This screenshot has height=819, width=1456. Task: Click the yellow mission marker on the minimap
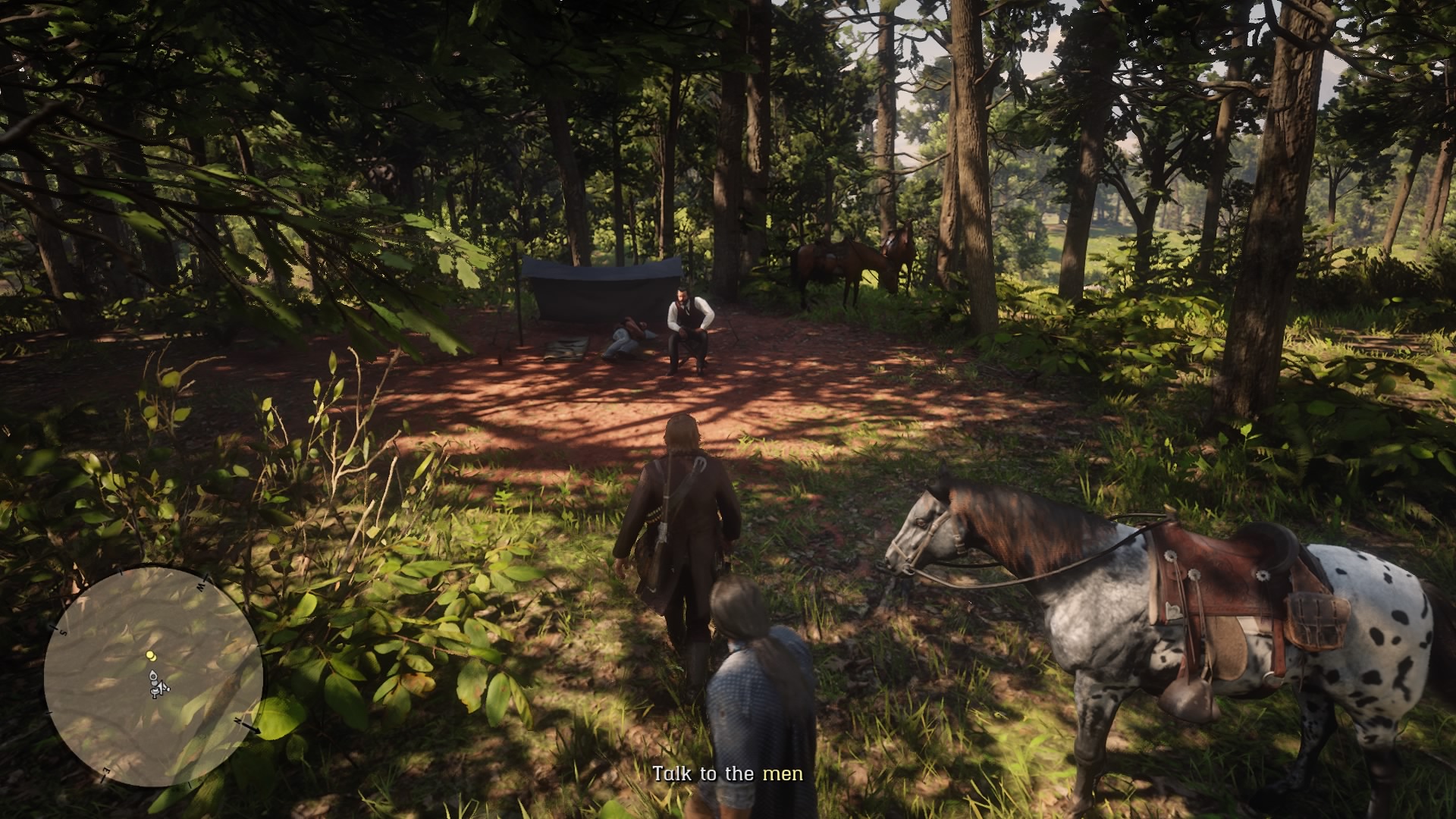click(x=151, y=654)
